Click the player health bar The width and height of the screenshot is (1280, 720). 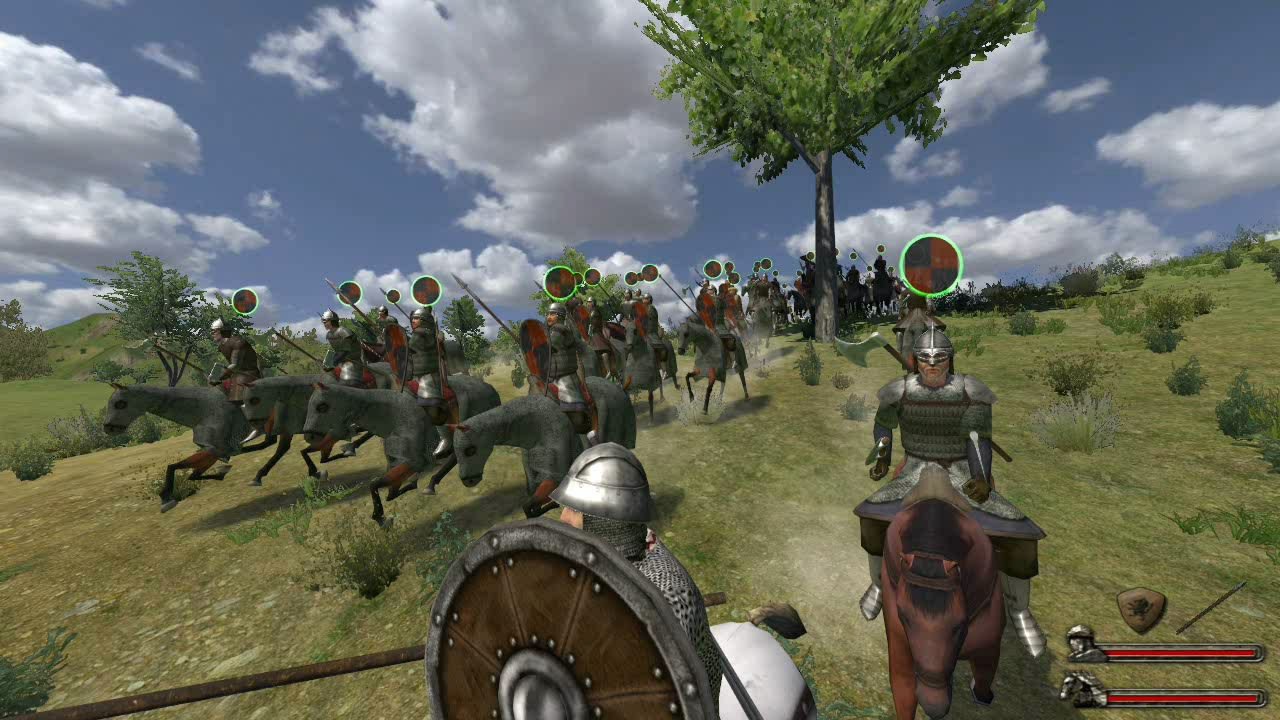click(x=1180, y=650)
